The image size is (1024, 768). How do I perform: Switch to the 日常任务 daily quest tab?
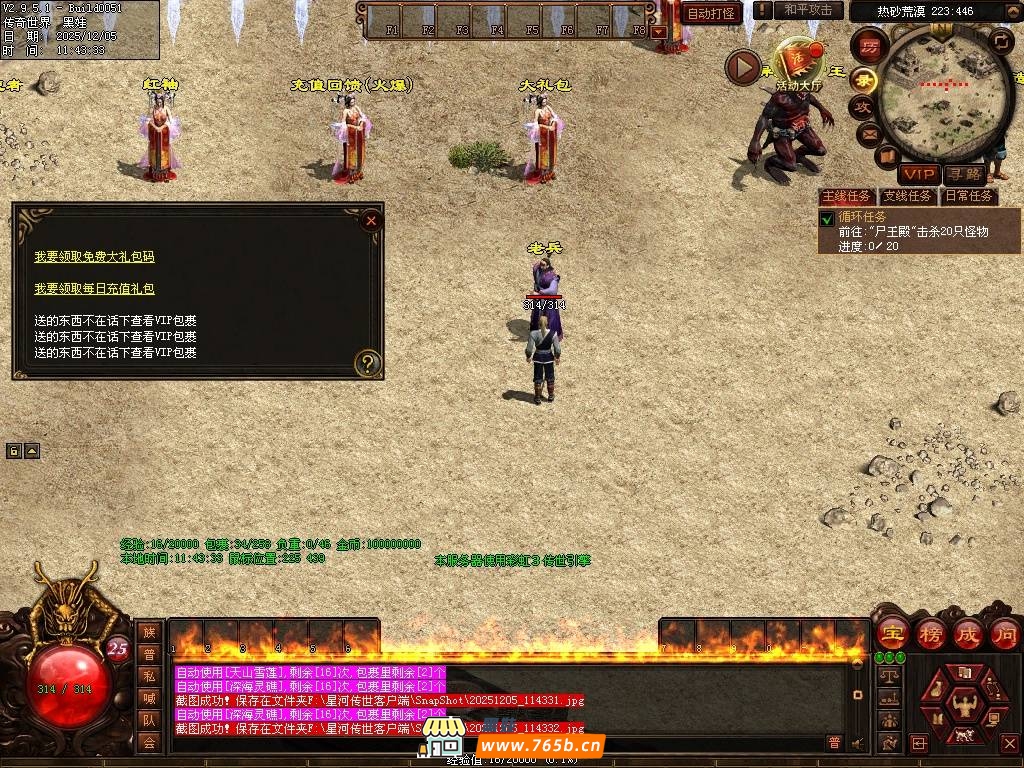pos(969,196)
